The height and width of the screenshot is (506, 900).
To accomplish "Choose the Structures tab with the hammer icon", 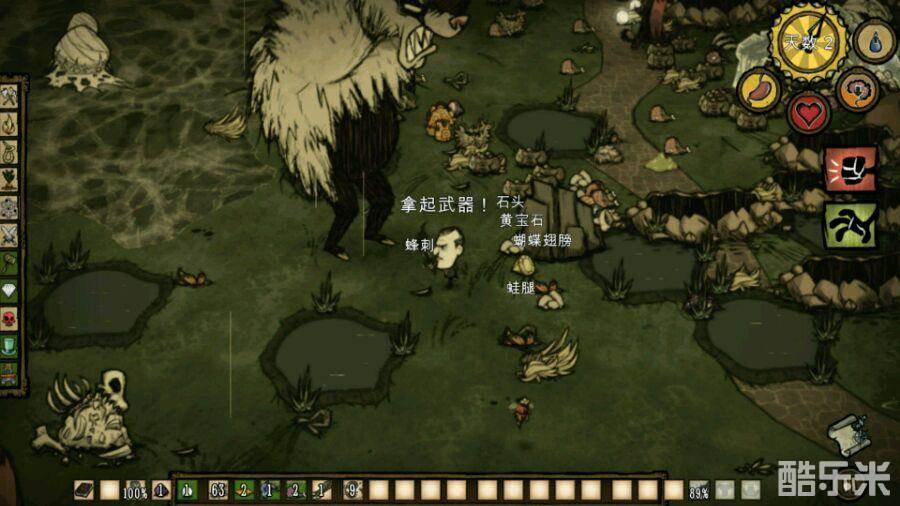I will click(10, 264).
